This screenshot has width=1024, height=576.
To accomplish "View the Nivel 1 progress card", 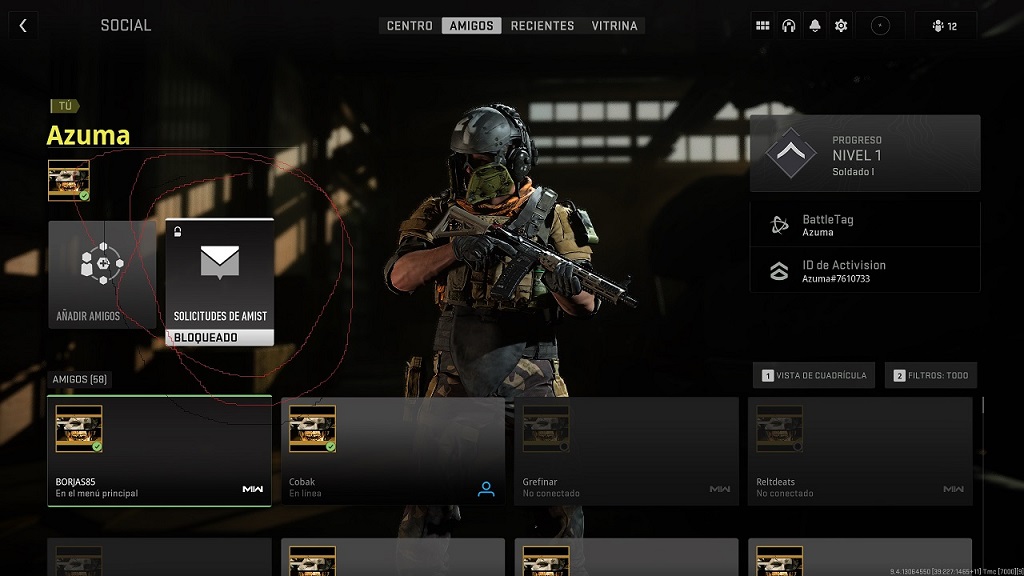I will point(865,153).
